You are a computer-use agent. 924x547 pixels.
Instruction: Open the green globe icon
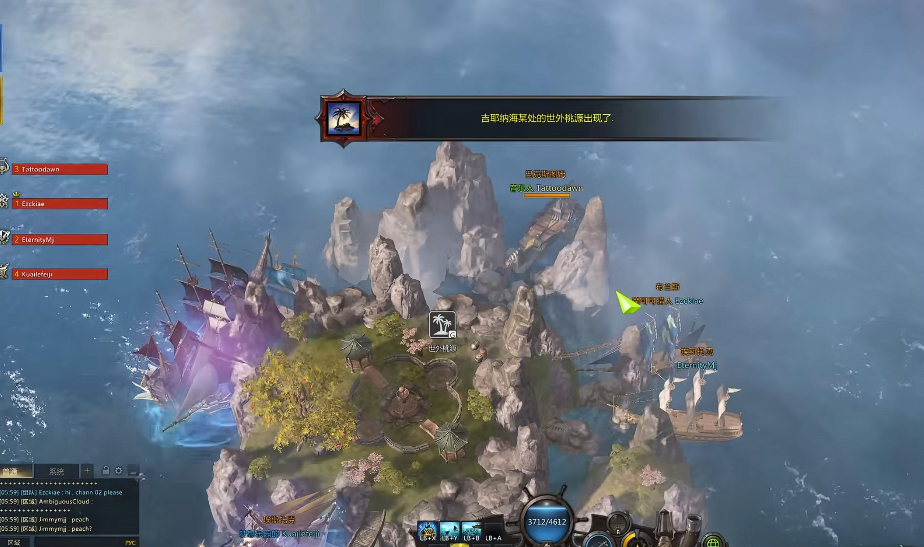pyautogui.click(x=712, y=542)
